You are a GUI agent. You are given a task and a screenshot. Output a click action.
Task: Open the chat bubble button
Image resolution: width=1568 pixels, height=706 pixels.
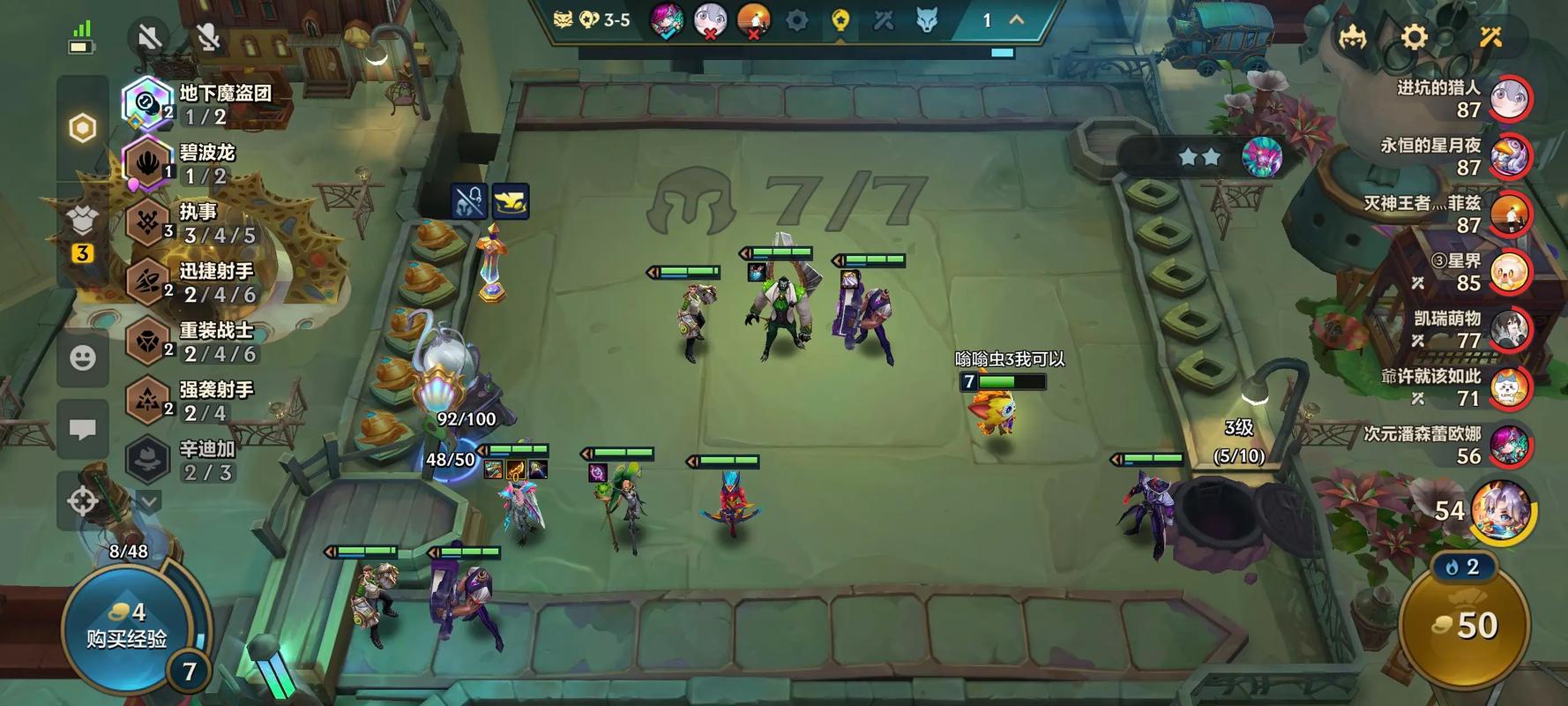[83, 430]
